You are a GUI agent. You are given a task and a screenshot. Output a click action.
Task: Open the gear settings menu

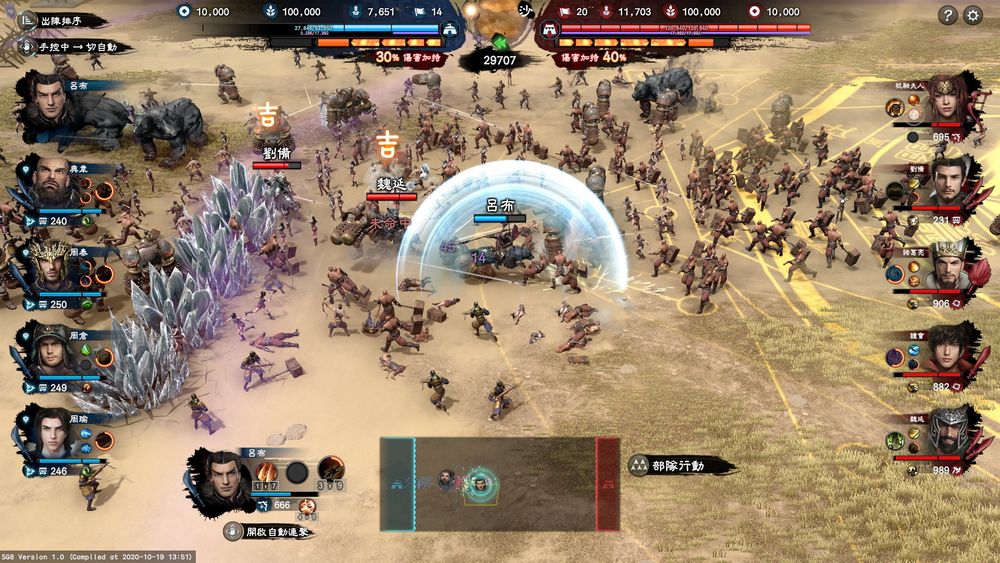[x=973, y=15]
